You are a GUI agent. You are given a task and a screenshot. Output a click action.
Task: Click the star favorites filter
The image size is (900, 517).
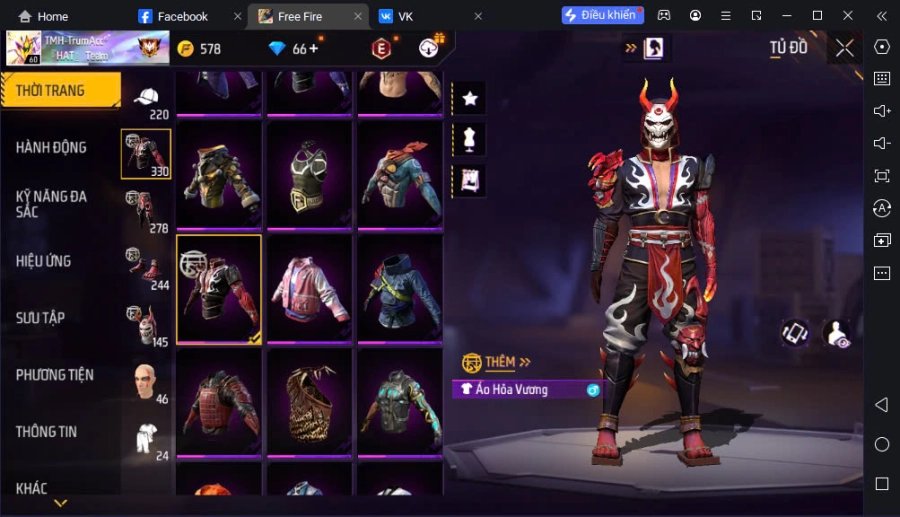coord(469,98)
